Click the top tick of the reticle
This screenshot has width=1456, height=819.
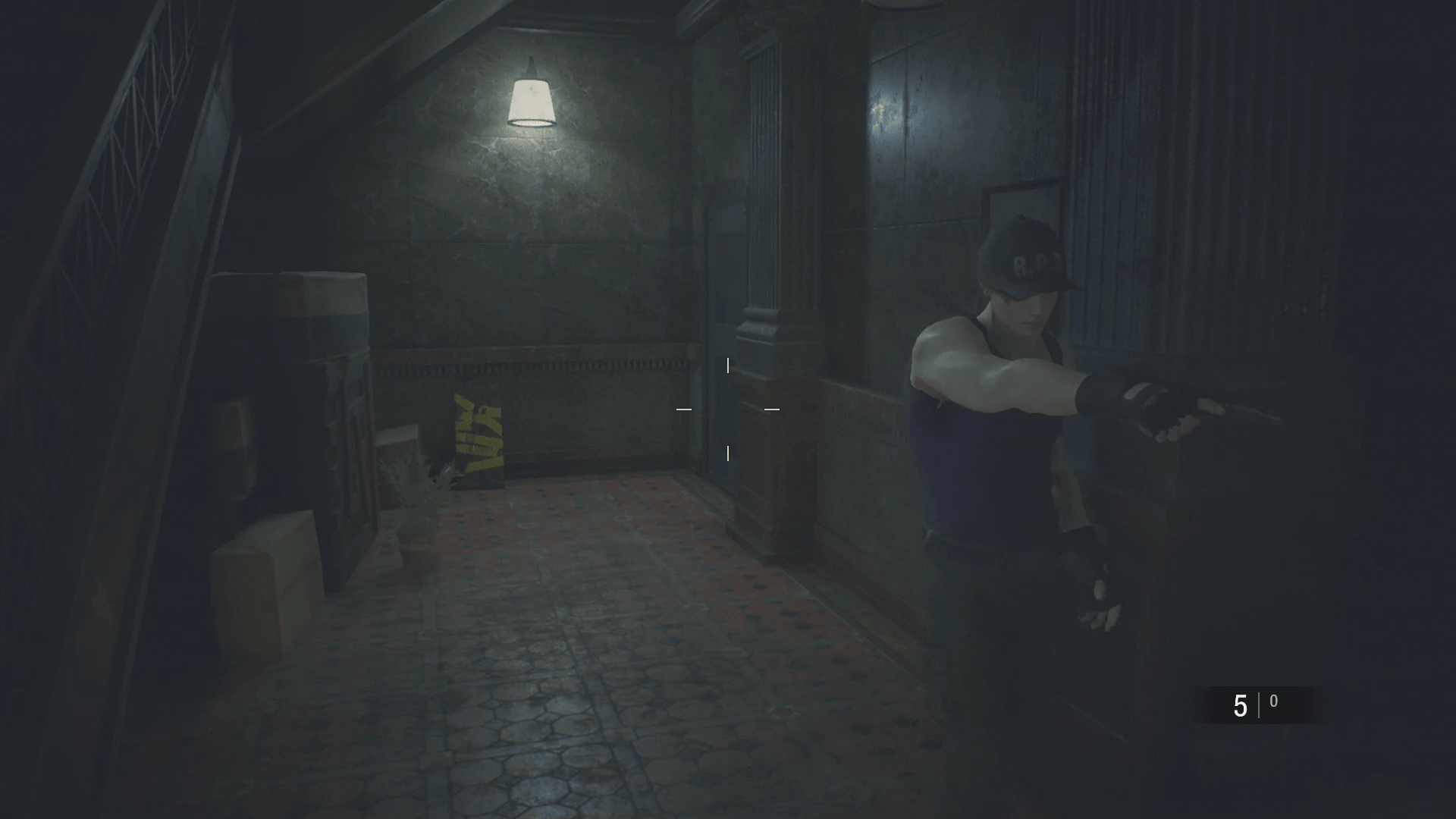(728, 365)
